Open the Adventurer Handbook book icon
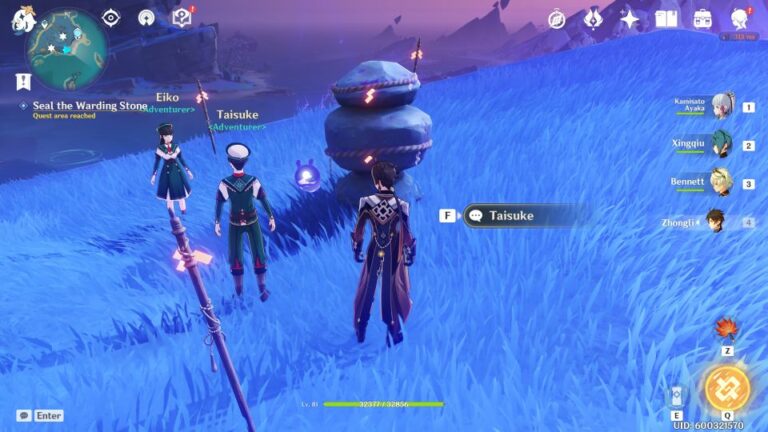 [x=666, y=19]
